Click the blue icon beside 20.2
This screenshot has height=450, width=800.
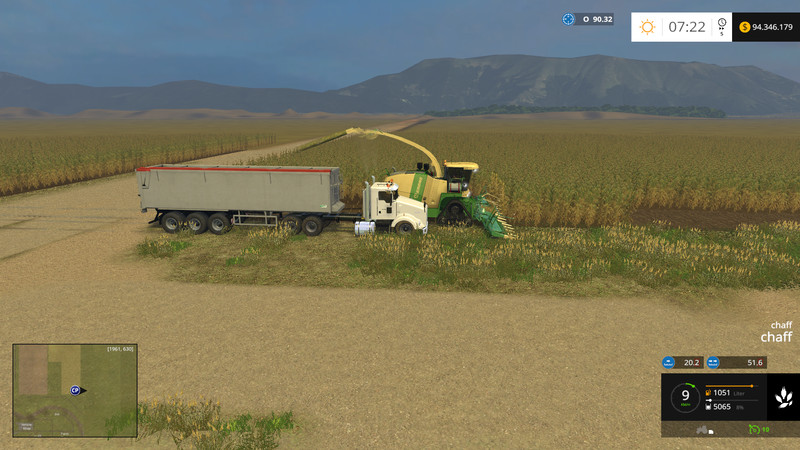tap(669, 363)
